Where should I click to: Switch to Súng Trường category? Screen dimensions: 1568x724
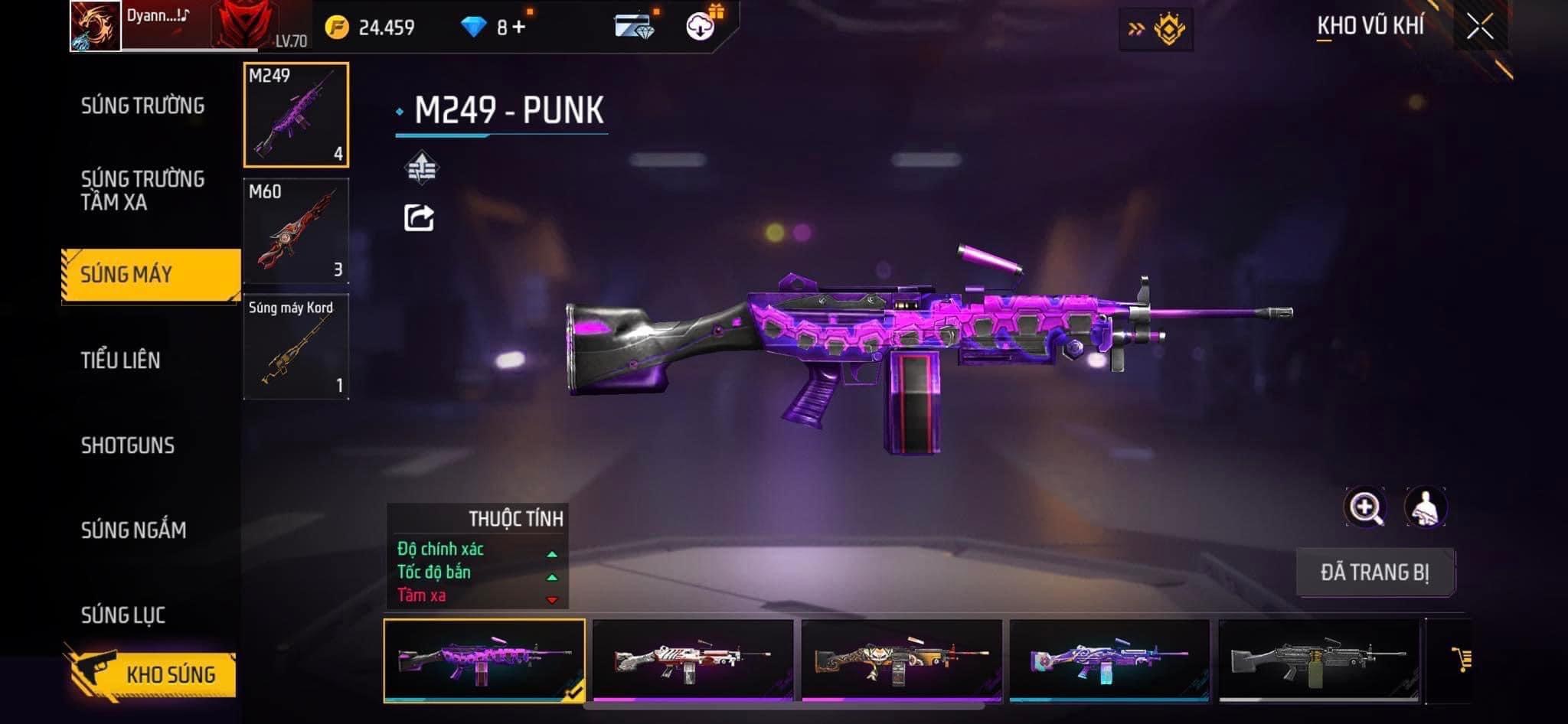(142, 106)
